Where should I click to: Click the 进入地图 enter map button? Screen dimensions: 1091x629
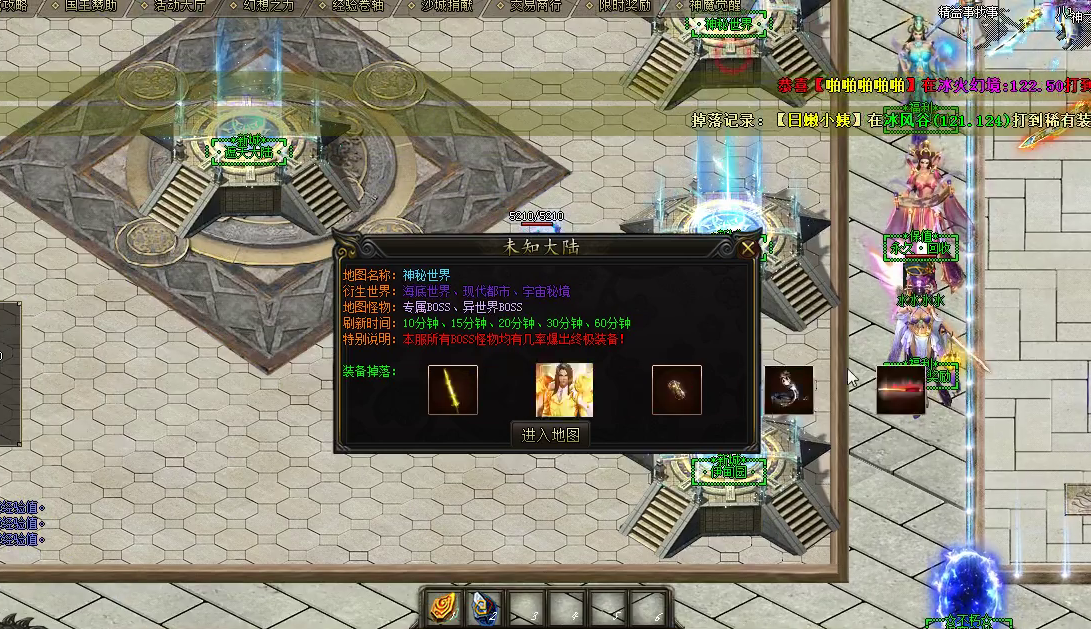pos(551,434)
